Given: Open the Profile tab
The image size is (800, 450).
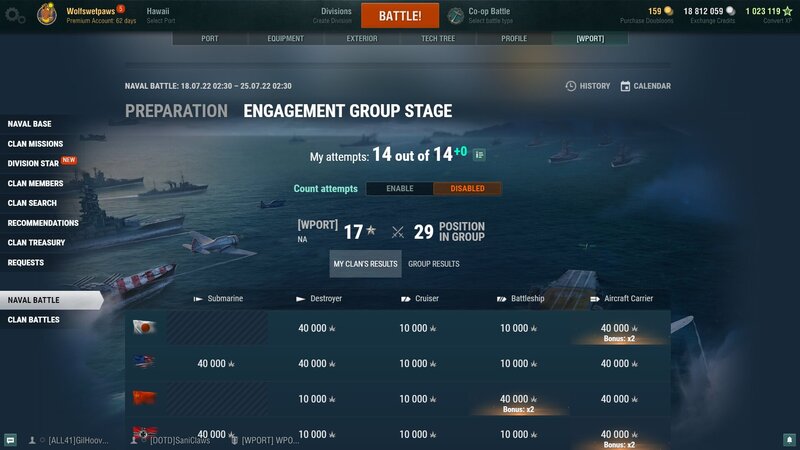Looking at the screenshot, I should click(514, 39).
